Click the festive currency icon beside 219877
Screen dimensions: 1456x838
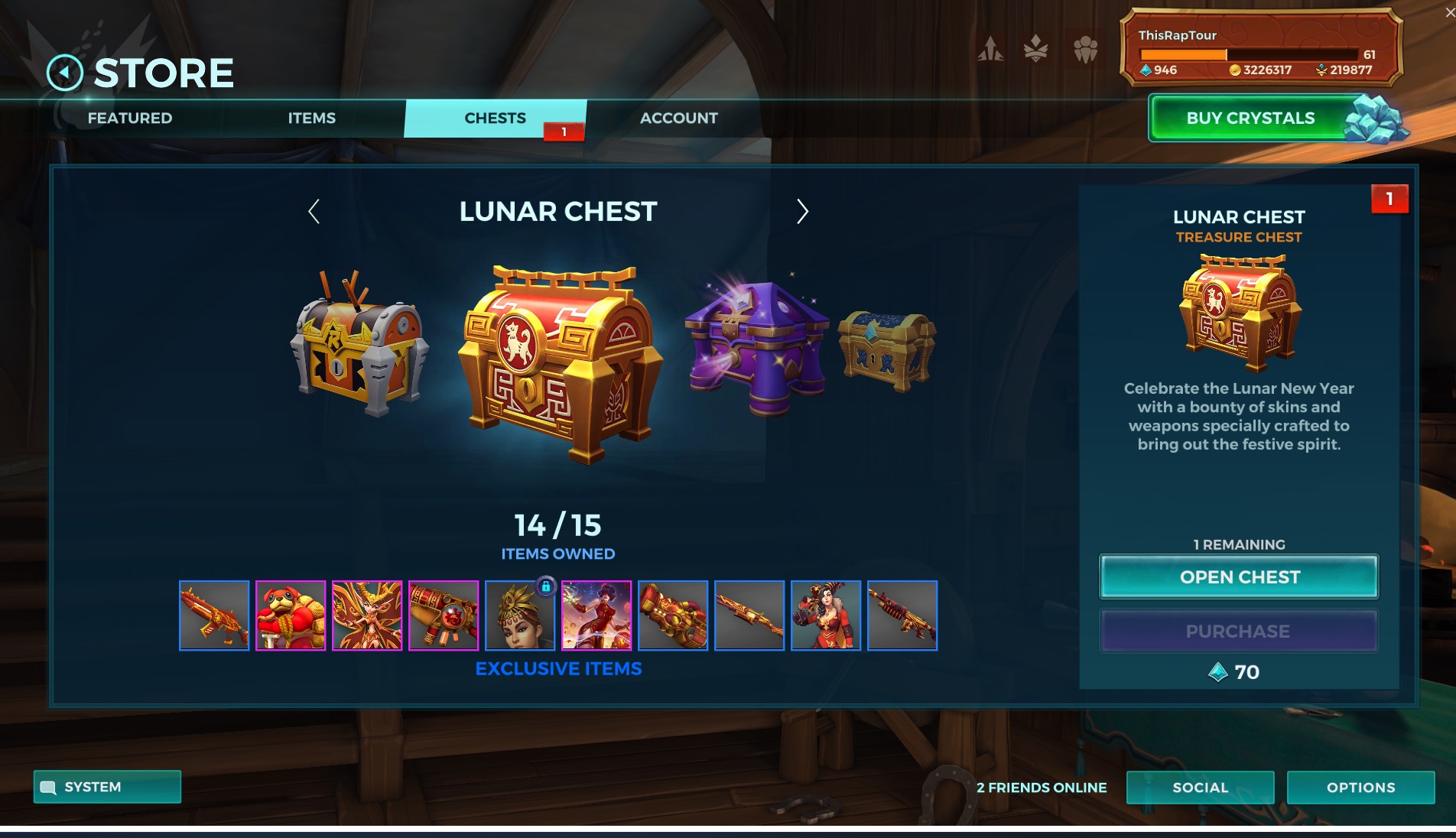coord(1319,69)
